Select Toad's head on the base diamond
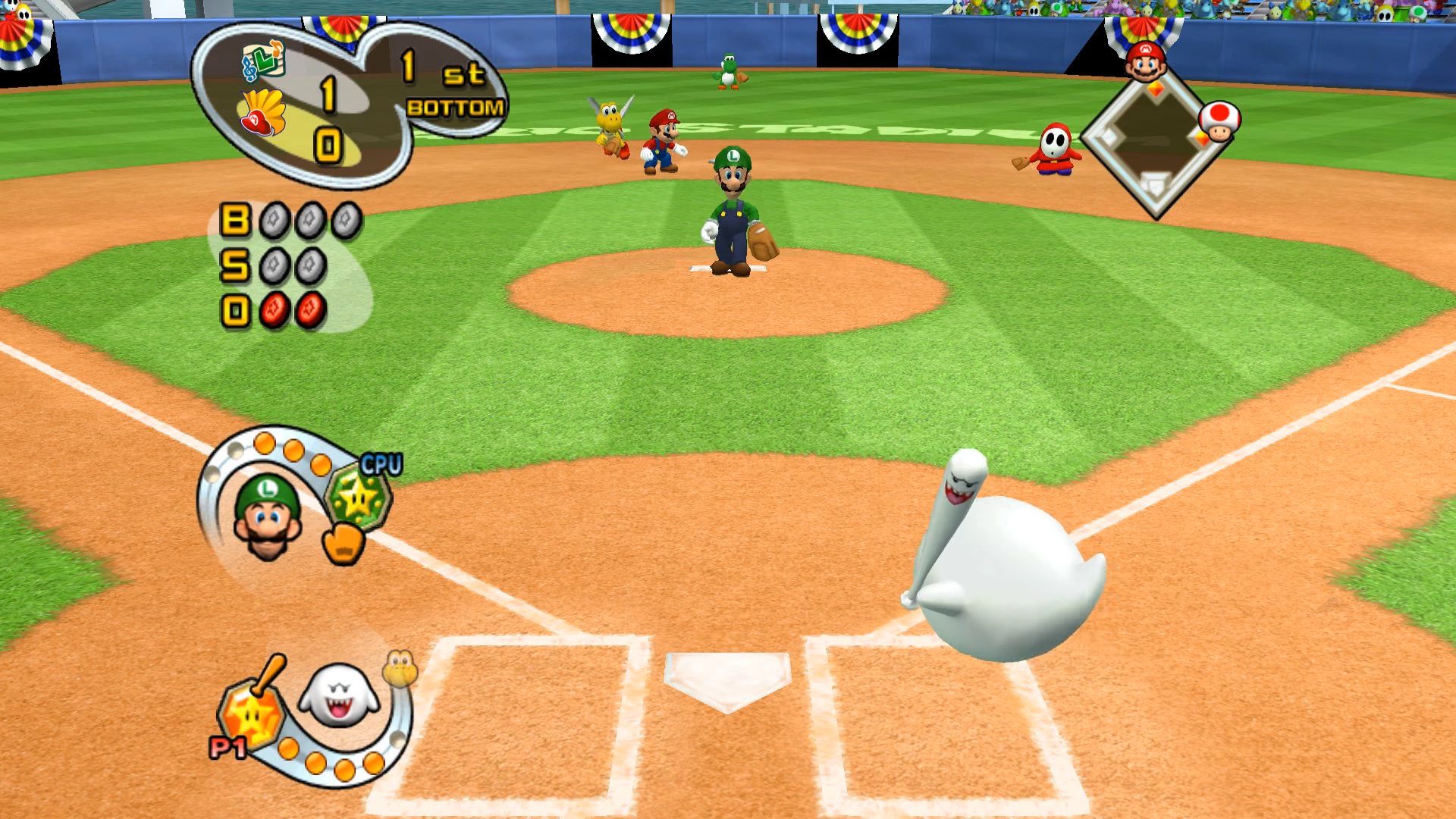This screenshot has height=819, width=1456. [1219, 121]
